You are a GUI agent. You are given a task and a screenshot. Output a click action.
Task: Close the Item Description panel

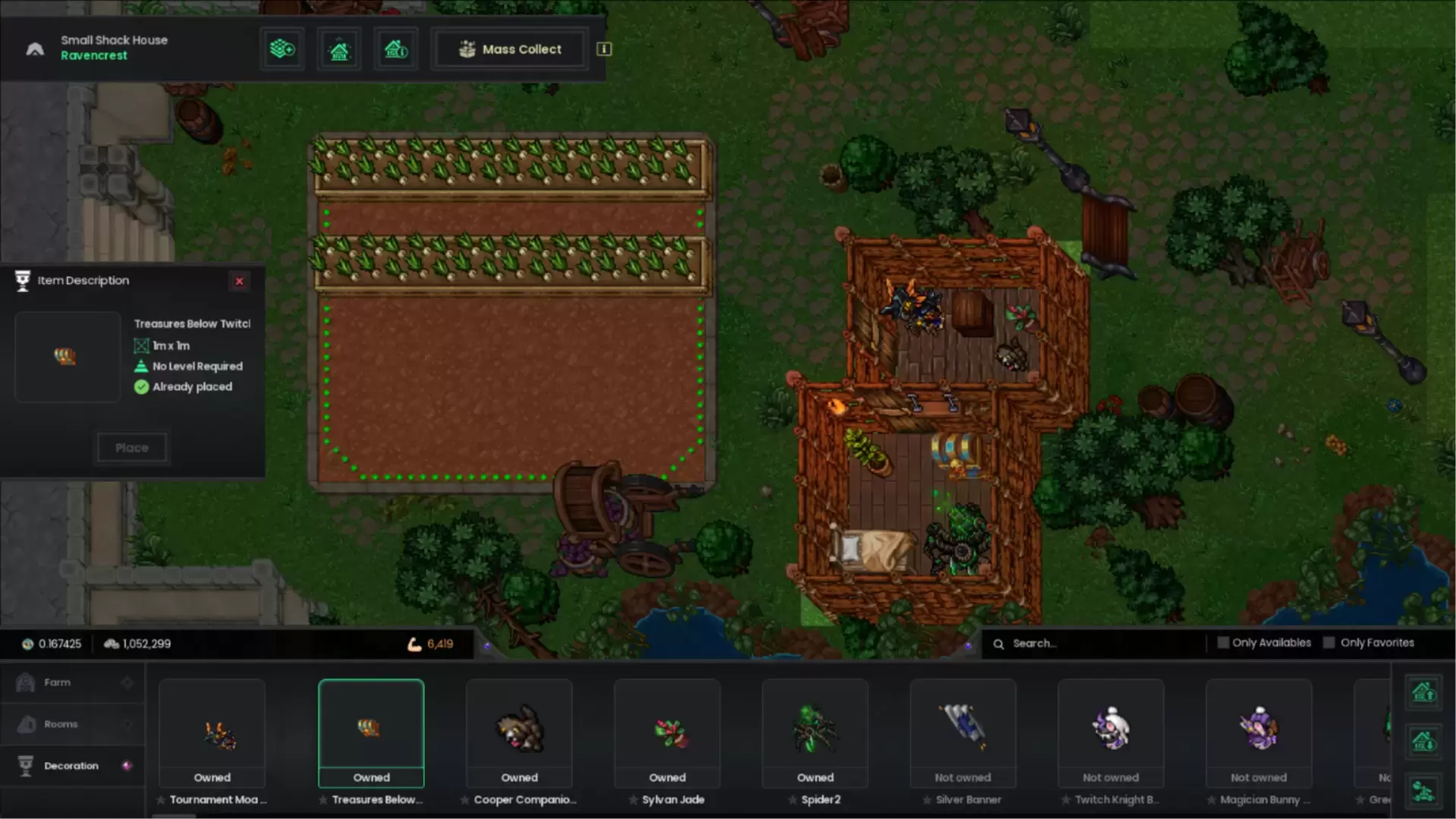[x=239, y=282]
